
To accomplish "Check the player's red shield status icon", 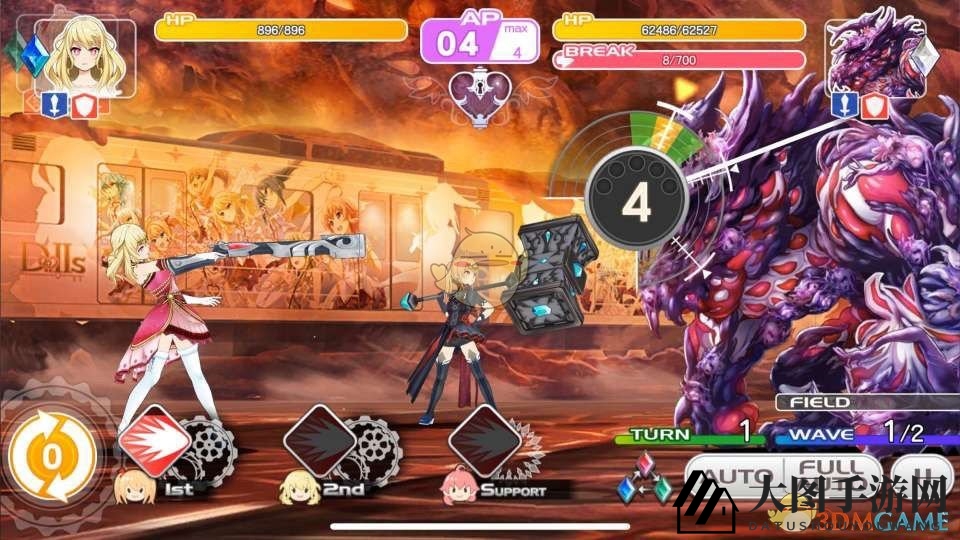I will [x=85, y=104].
